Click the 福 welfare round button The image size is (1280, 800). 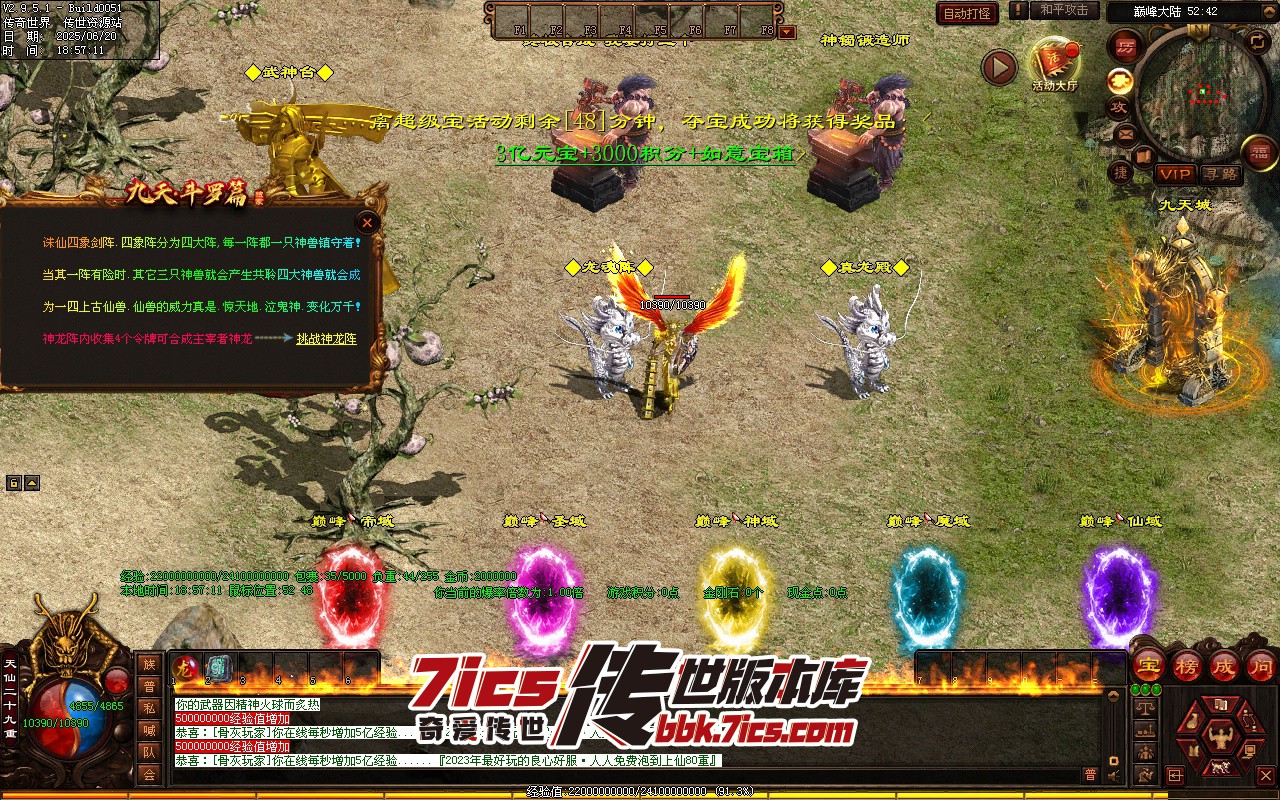[x=1258, y=152]
